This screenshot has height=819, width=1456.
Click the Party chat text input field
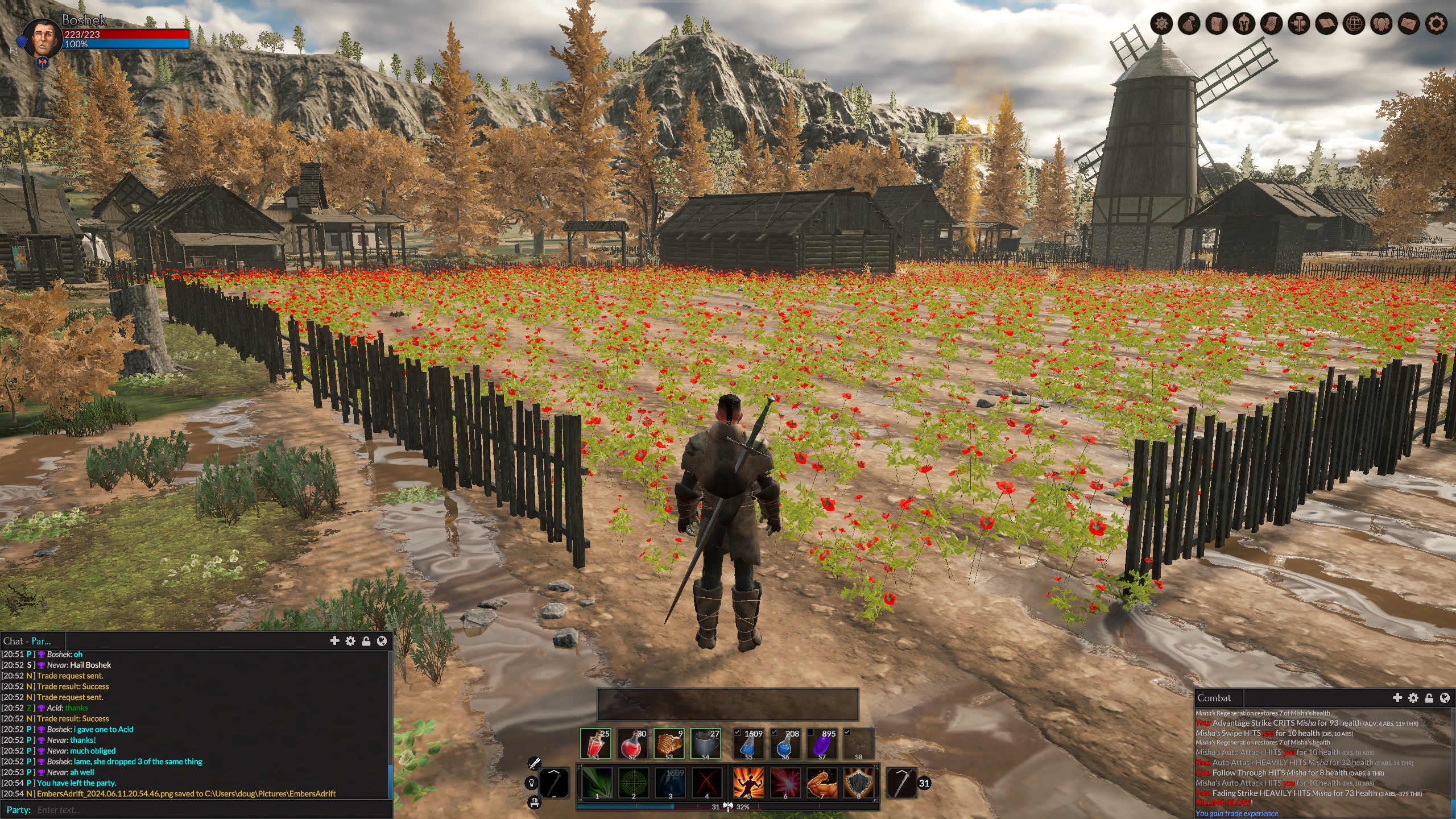(210, 809)
